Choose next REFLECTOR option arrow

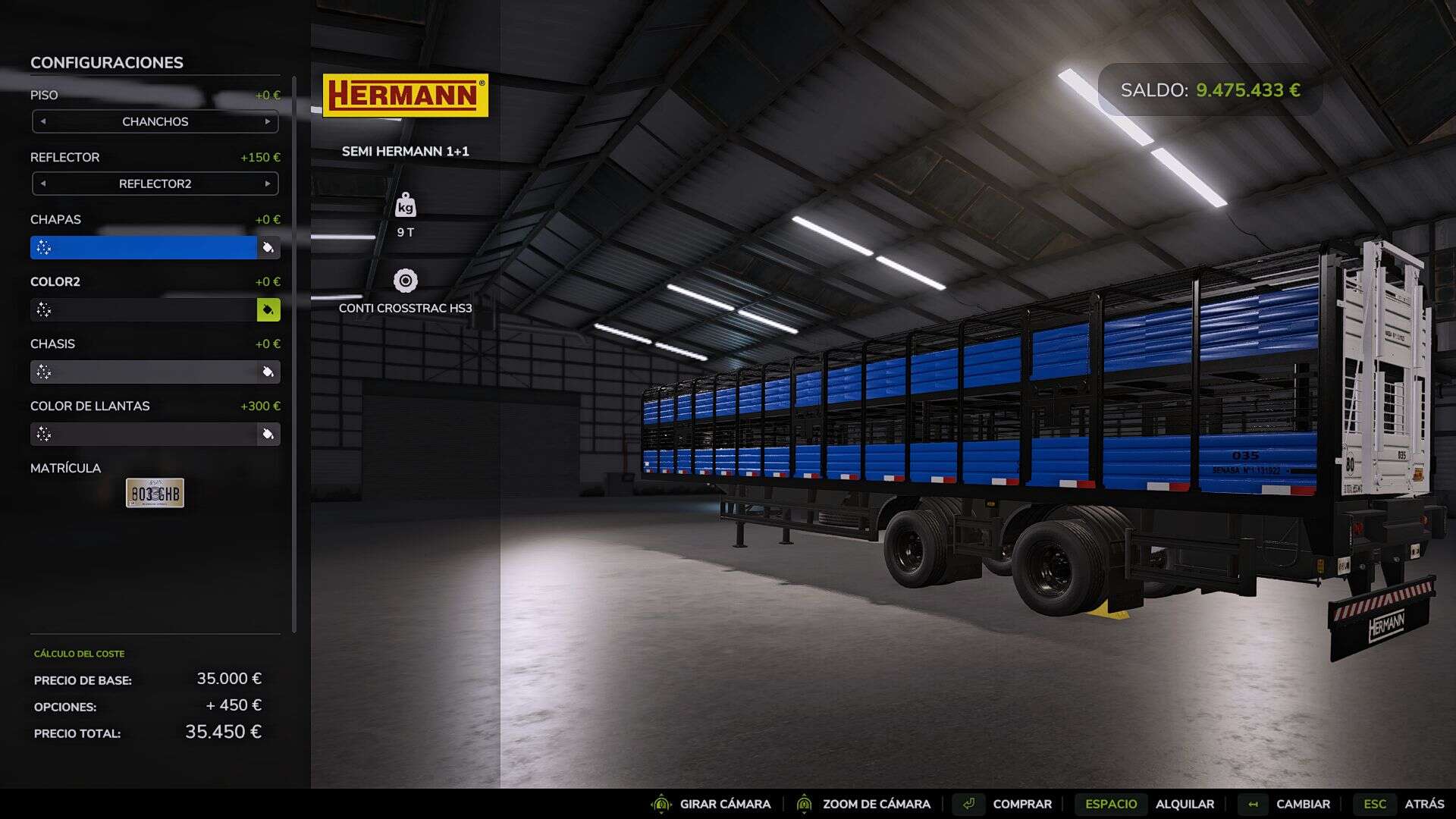268,184
